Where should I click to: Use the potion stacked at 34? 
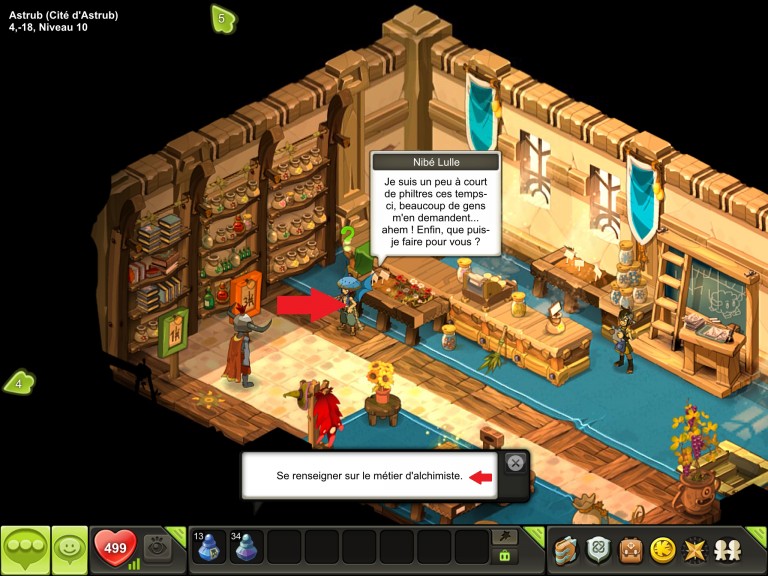tap(247, 547)
